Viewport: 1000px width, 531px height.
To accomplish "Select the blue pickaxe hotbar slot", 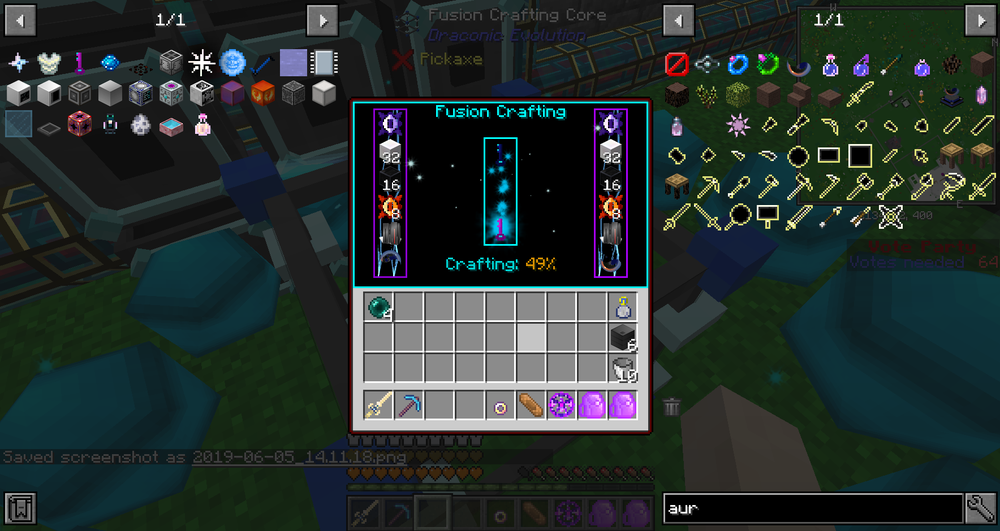I will pos(409,406).
